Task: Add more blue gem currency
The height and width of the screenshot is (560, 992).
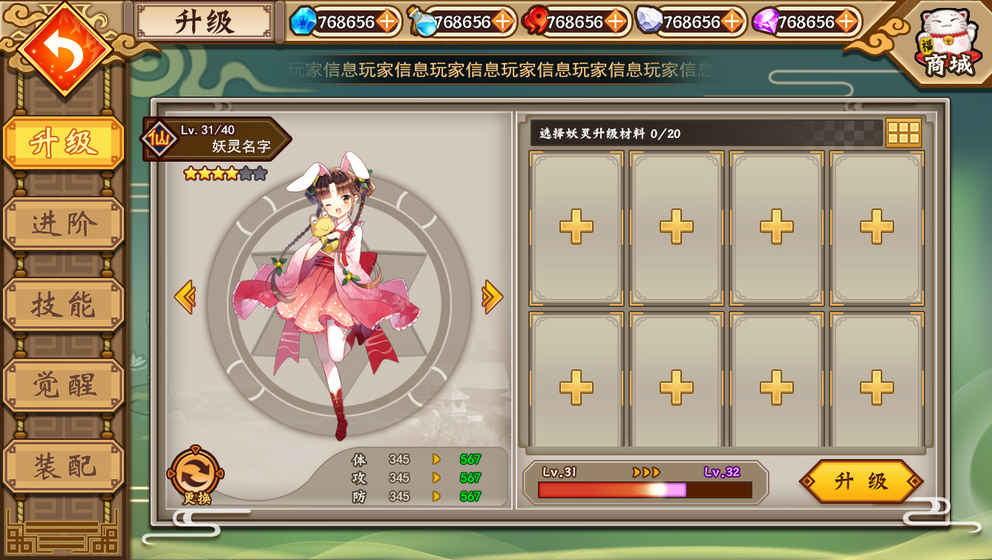Action: pos(387,21)
